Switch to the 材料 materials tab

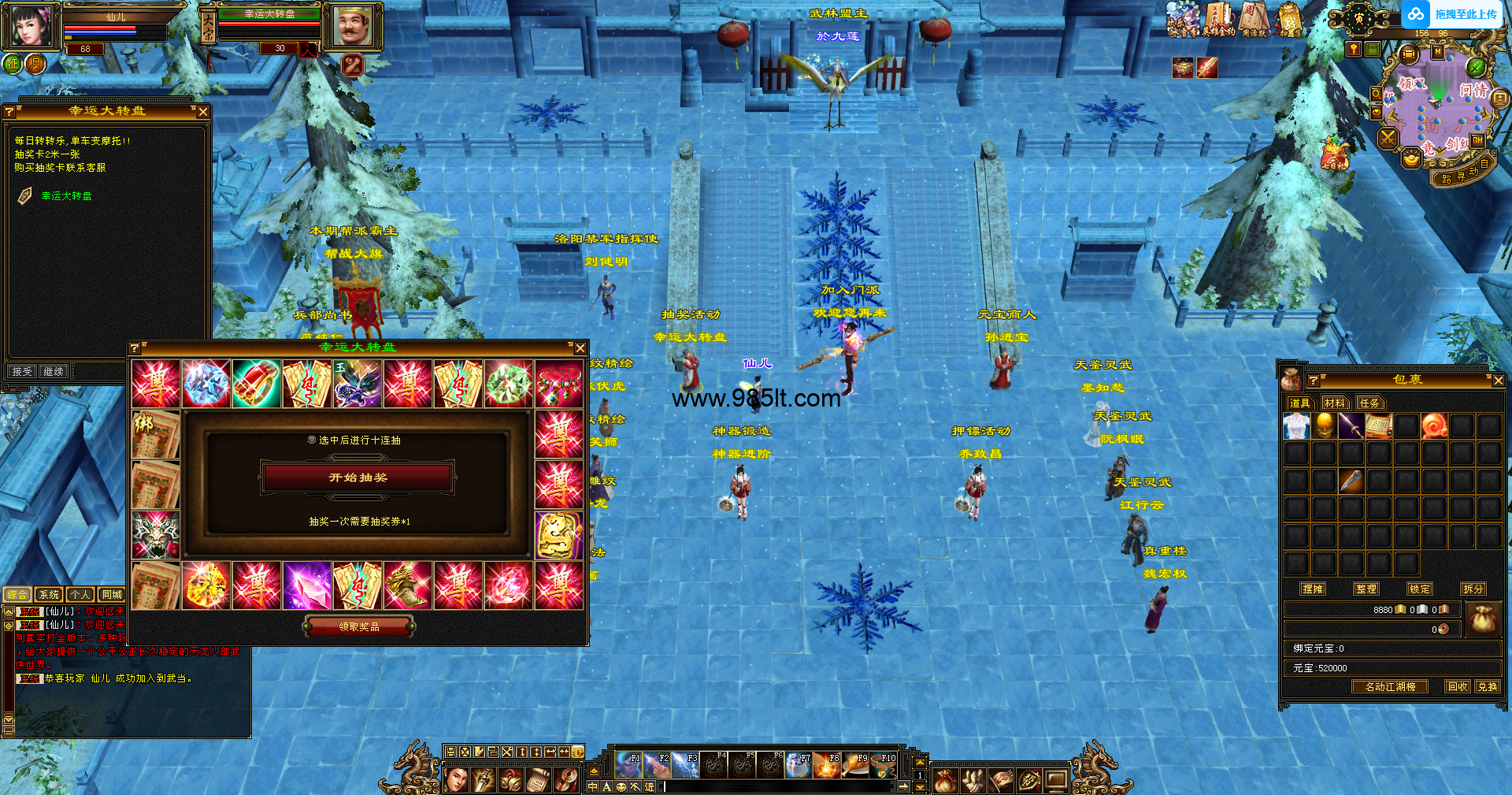point(1334,403)
